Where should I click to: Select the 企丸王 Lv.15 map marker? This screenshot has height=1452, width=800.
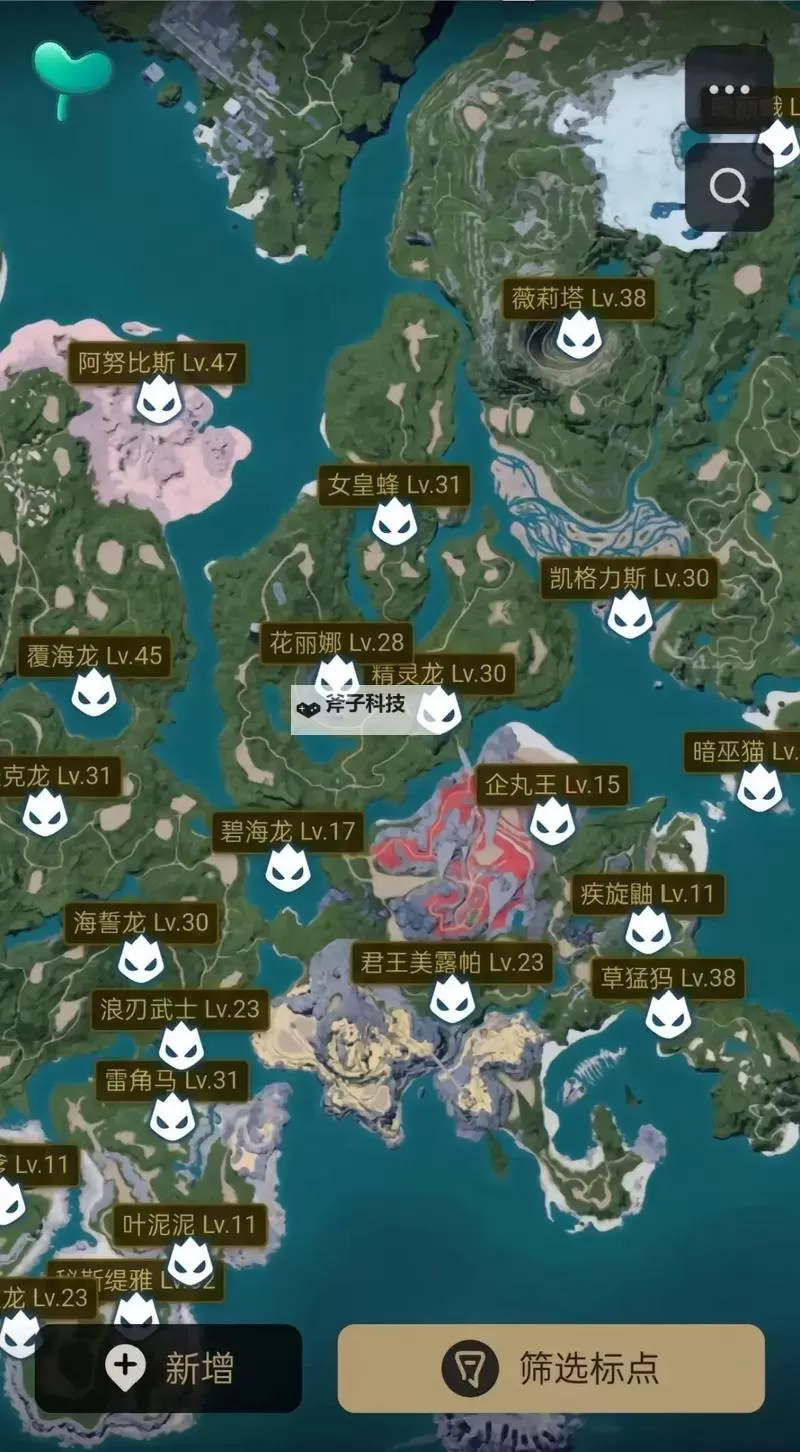click(552, 821)
